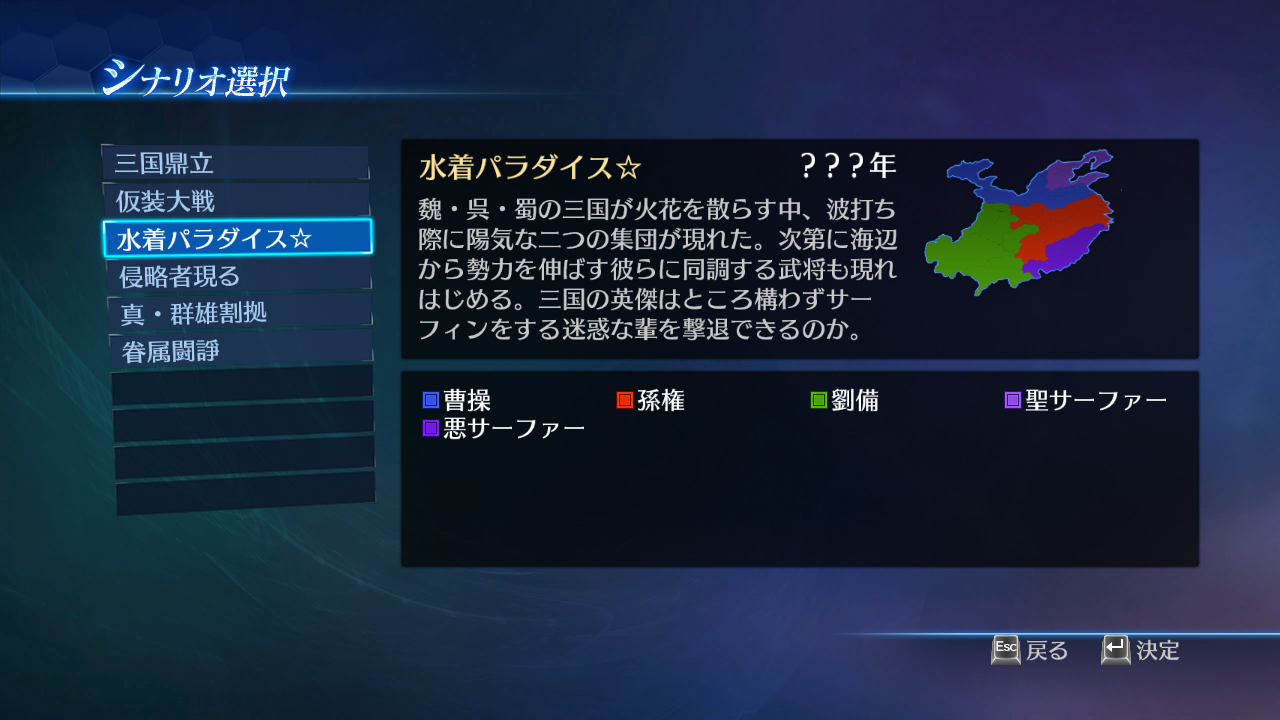The width and height of the screenshot is (1280, 720).
Task: Click the red square icon beside 孫権
Action: coord(627,398)
